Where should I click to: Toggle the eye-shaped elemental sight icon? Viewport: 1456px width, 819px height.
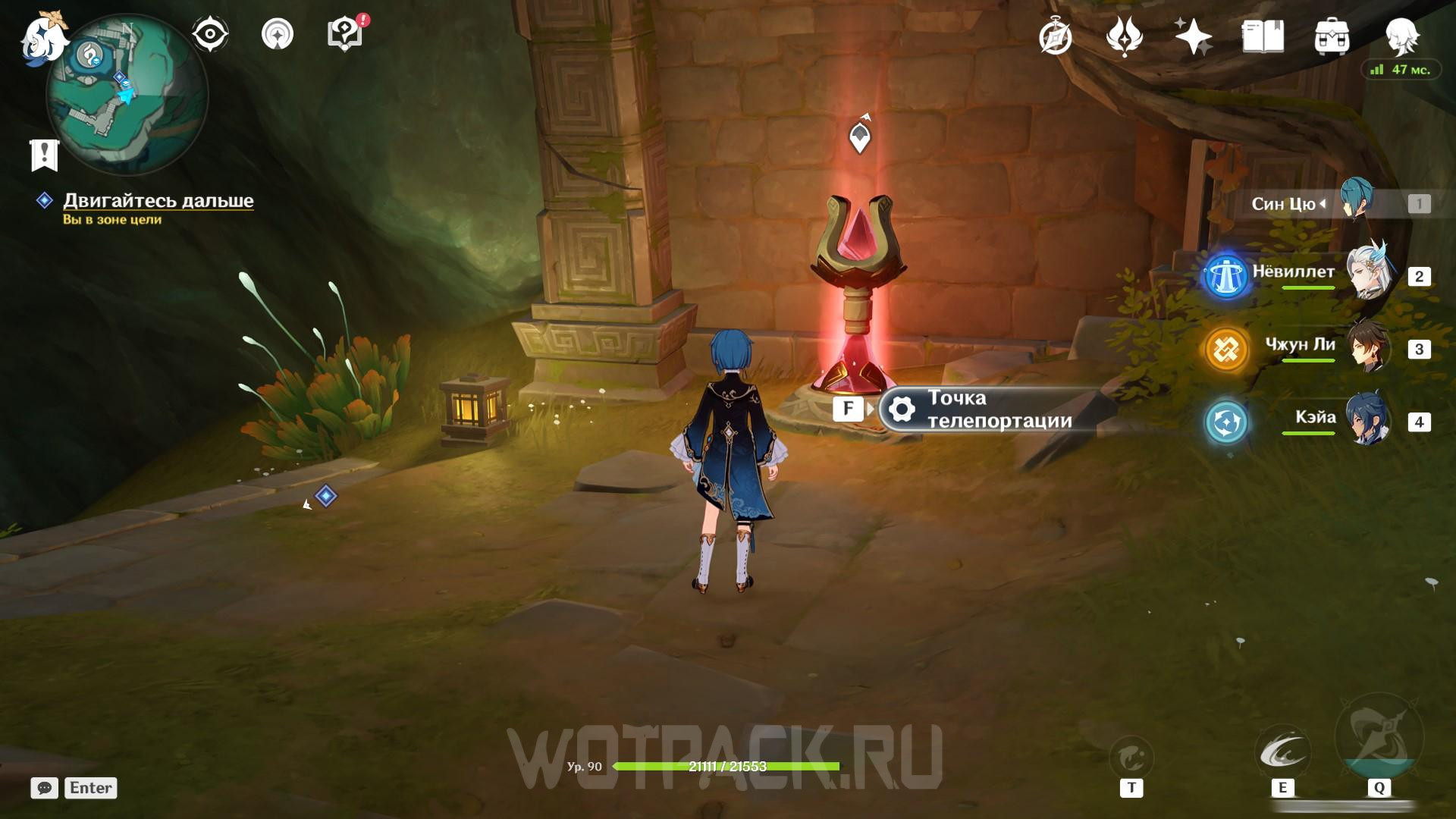pyautogui.click(x=210, y=34)
